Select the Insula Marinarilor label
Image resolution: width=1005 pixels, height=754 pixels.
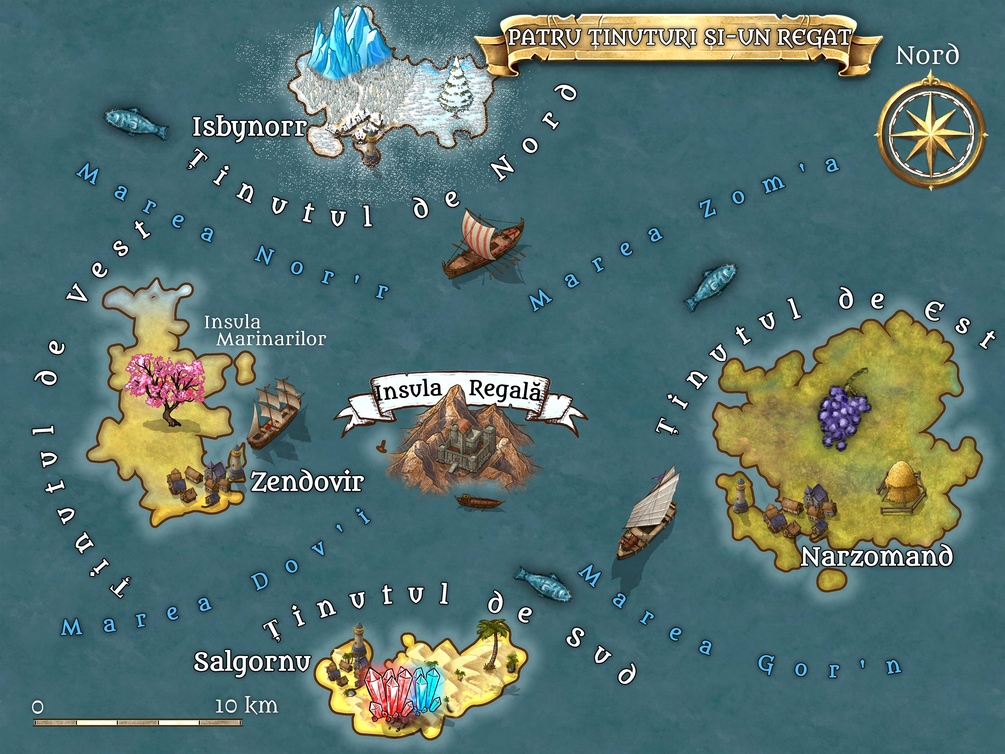(265, 331)
